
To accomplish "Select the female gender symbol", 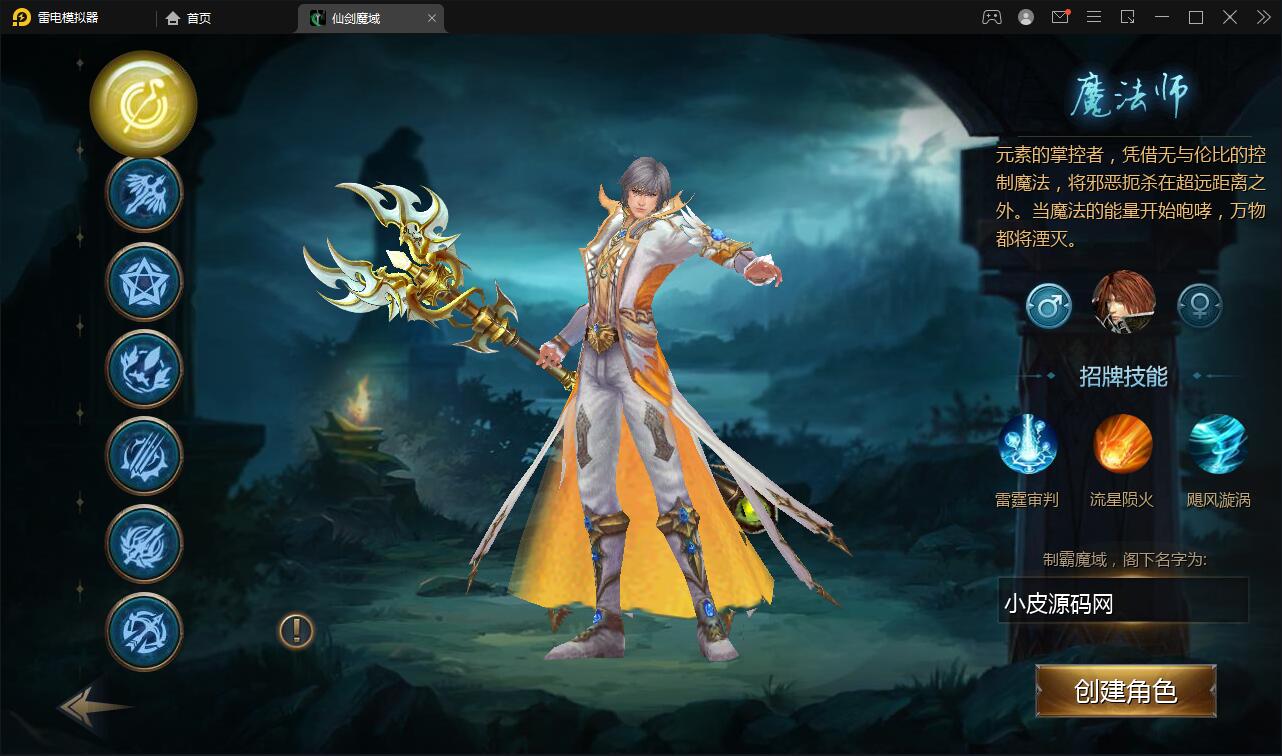I will click(x=1198, y=305).
